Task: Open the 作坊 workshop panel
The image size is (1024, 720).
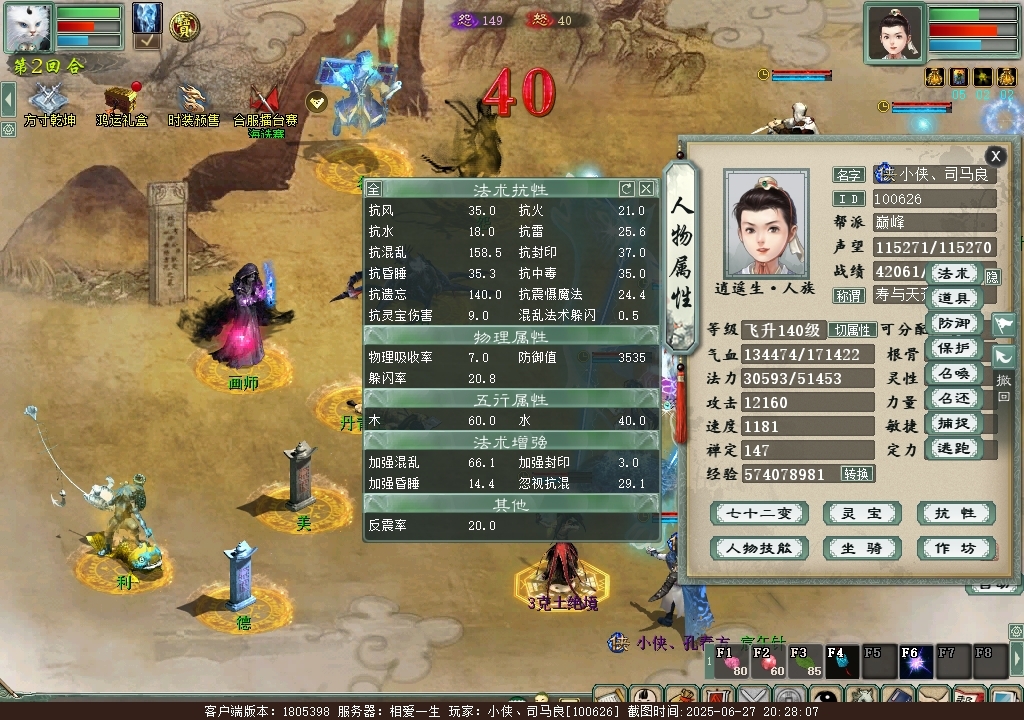Action: click(955, 548)
